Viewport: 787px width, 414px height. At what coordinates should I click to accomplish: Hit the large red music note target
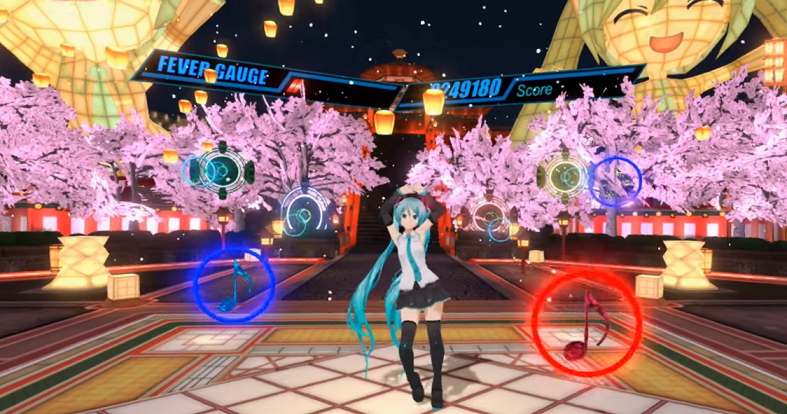pyautogui.click(x=583, y=320)
